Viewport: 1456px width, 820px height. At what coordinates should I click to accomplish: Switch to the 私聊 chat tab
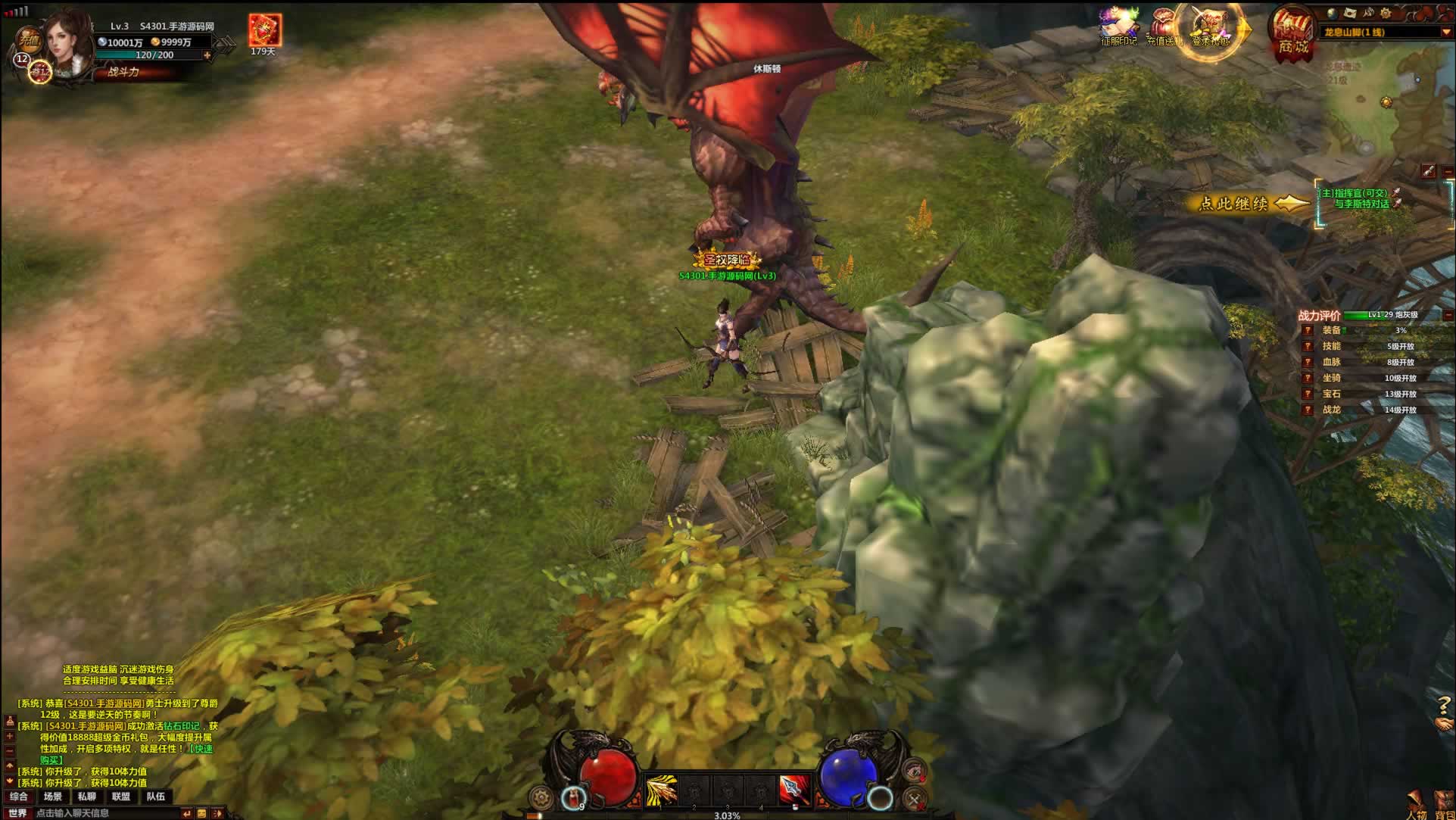(87, 797)
